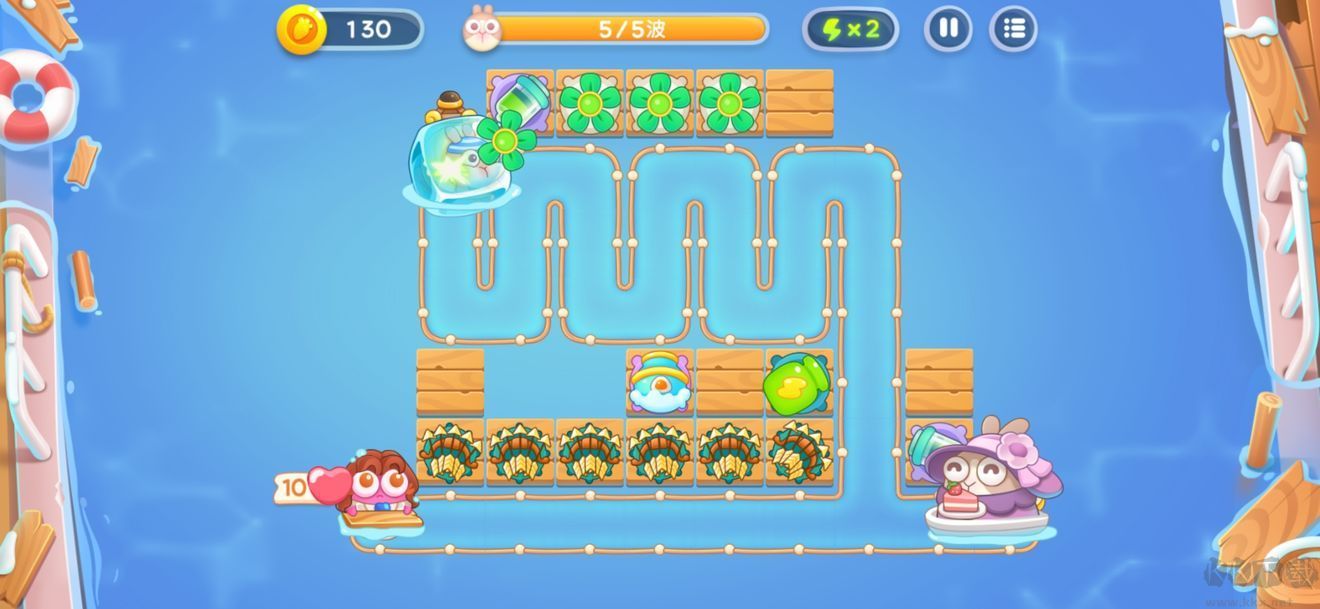Select the green ball lightning tower
The width and height of the screenshot is (1320, 609).
(796, 382)
